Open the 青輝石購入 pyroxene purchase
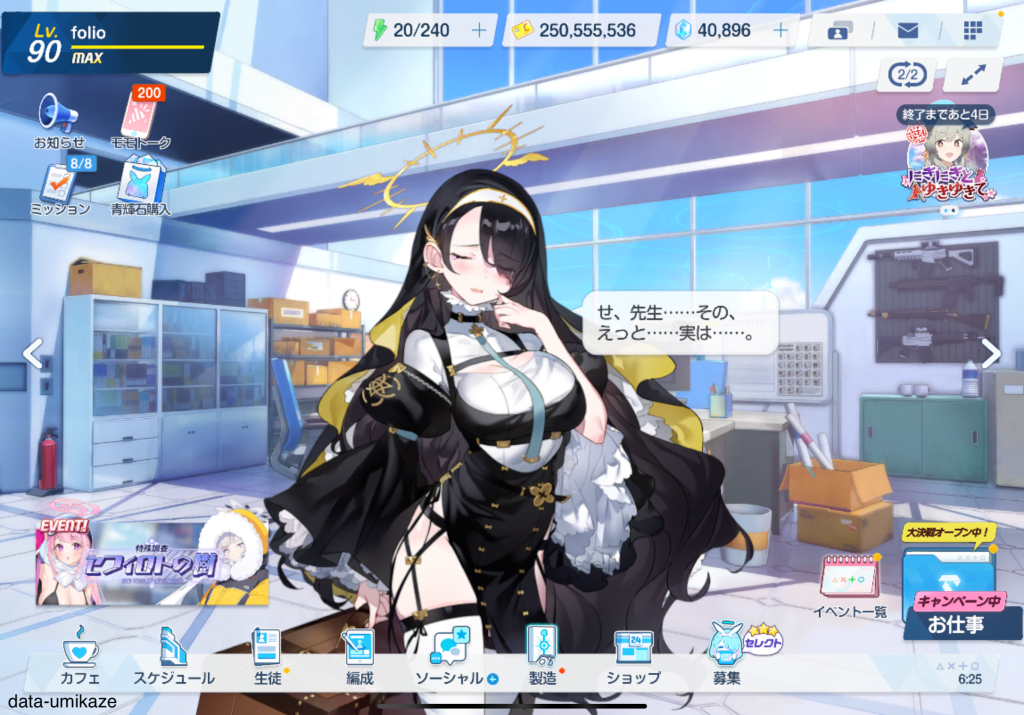 click(140, 188)
